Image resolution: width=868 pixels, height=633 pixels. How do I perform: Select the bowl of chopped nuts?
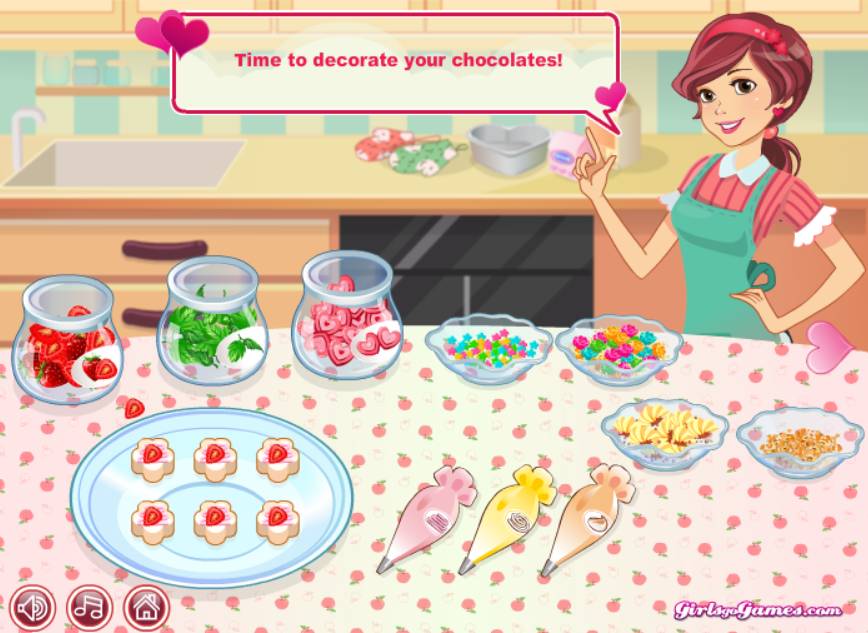tap(798, 440)
